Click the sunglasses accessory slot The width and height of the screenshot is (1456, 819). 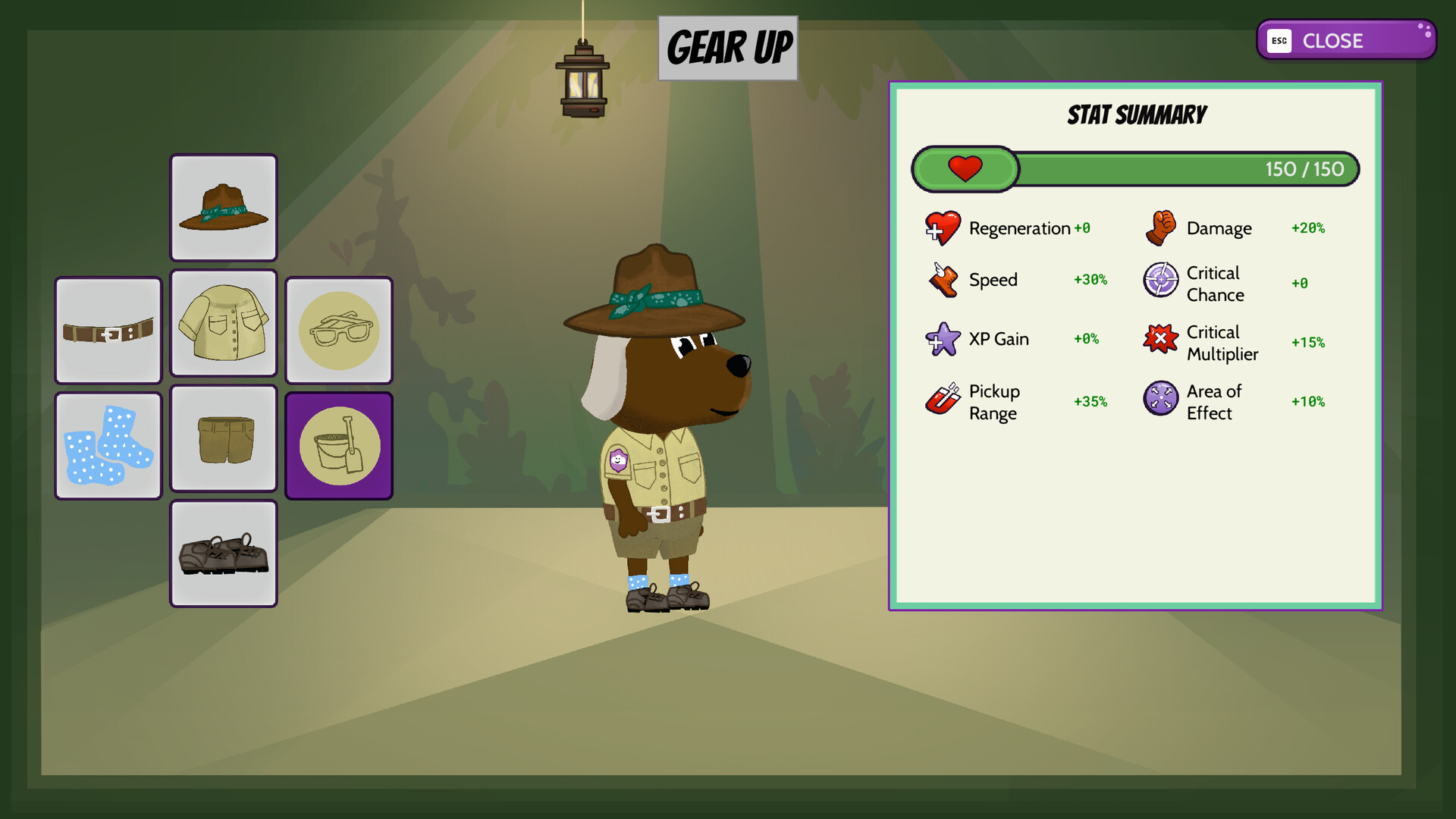(338, 328)
